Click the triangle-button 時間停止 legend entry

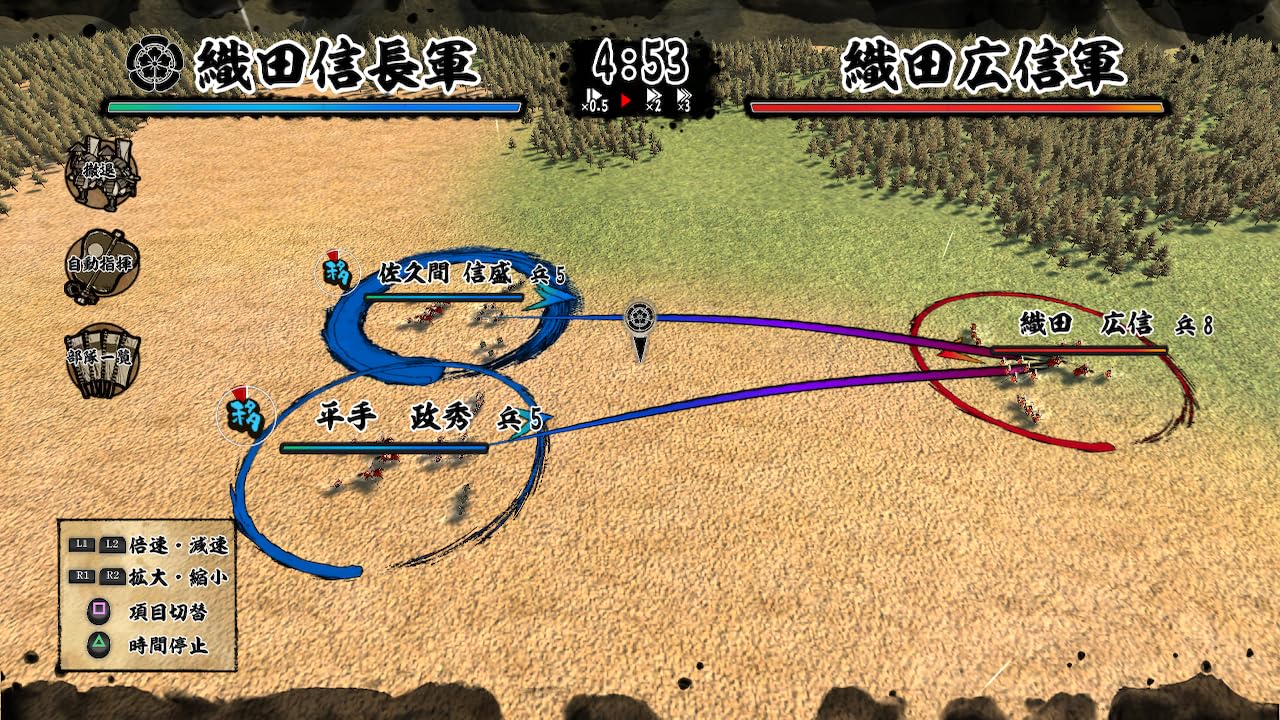tap(150, 645)
